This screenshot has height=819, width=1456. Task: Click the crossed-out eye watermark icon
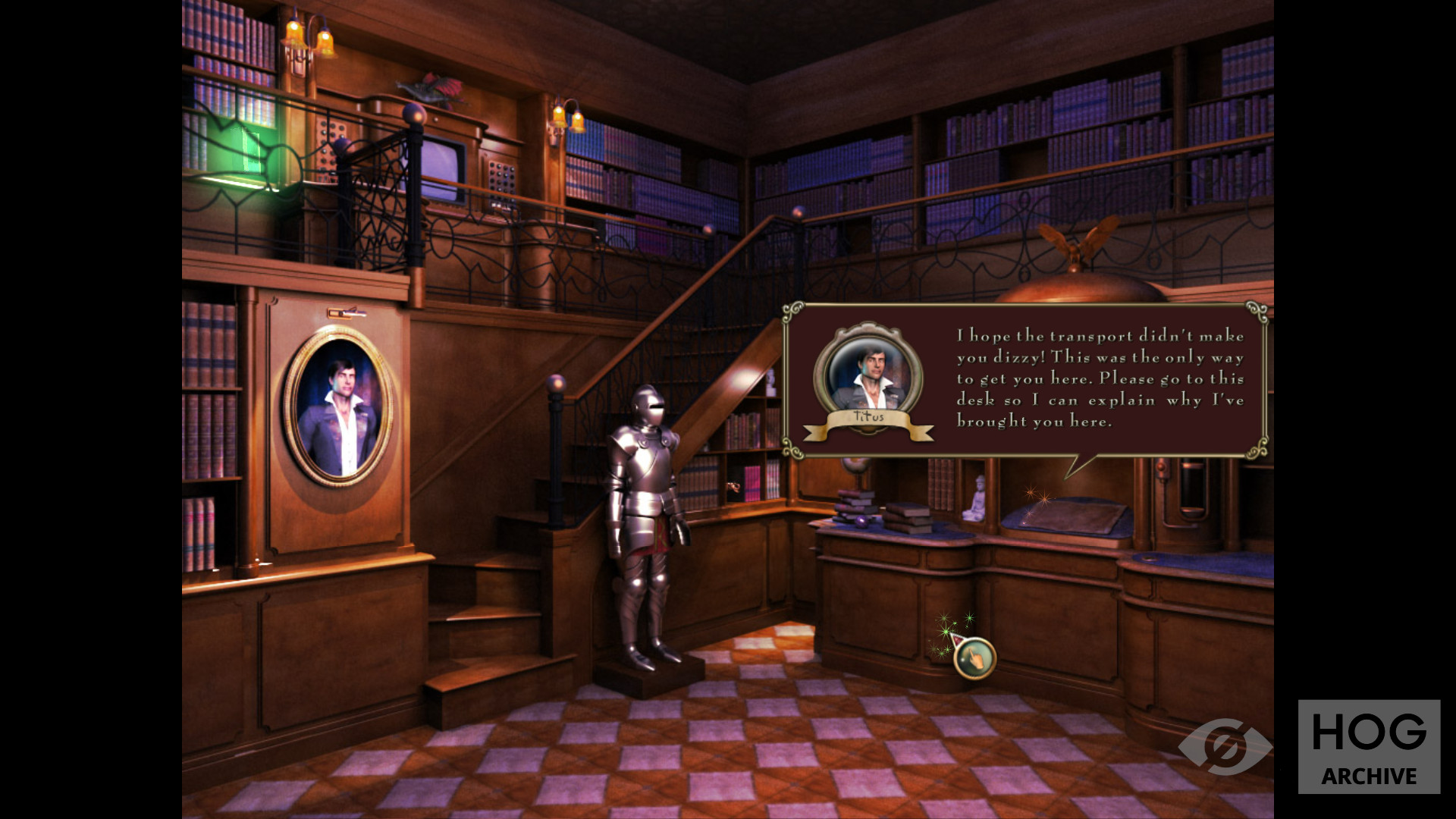click(x=1223, y=747)
